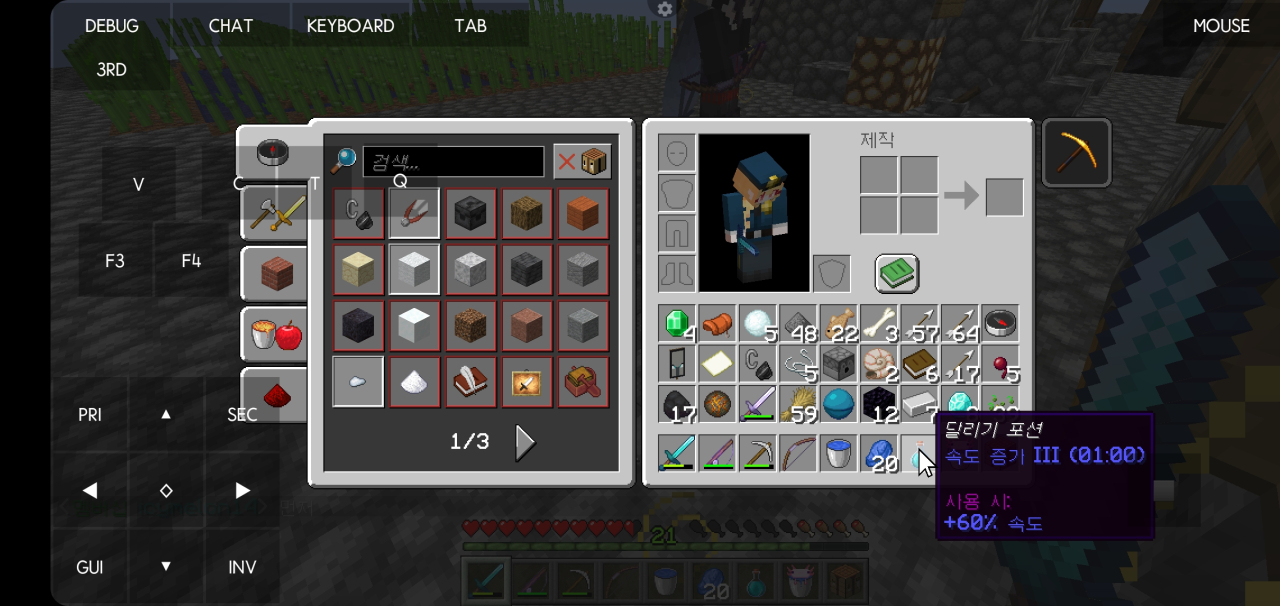Tap the INV control button
The width and height of the screenshot is (1280, 606).
tap(242, 567)
